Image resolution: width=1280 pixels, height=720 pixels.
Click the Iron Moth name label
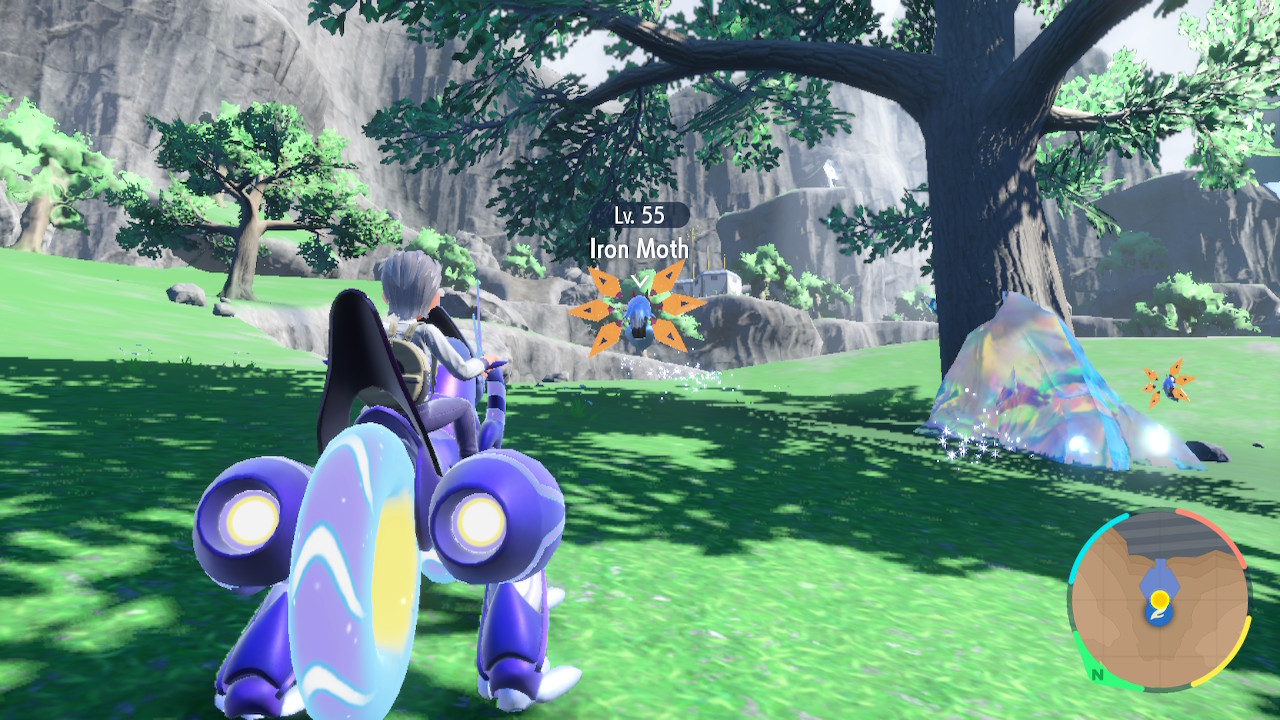(x=637, y=250)
